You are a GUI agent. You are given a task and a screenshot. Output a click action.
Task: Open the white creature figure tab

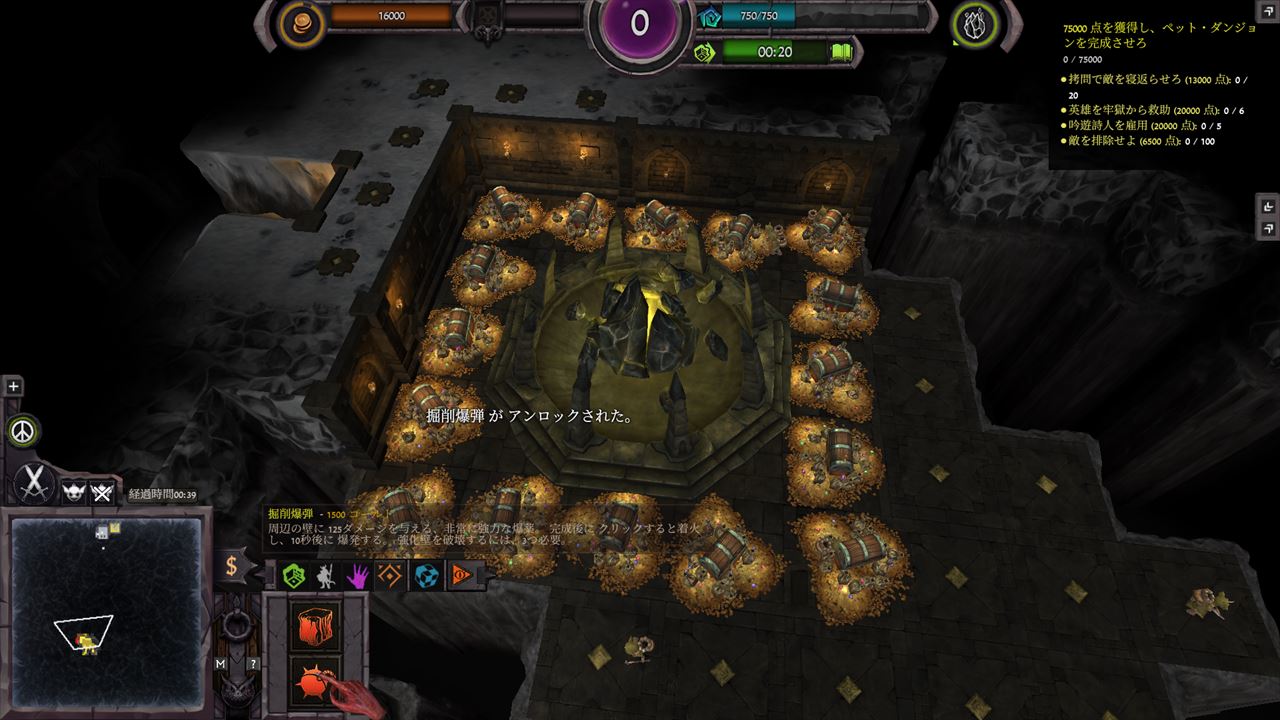[325, 575]
